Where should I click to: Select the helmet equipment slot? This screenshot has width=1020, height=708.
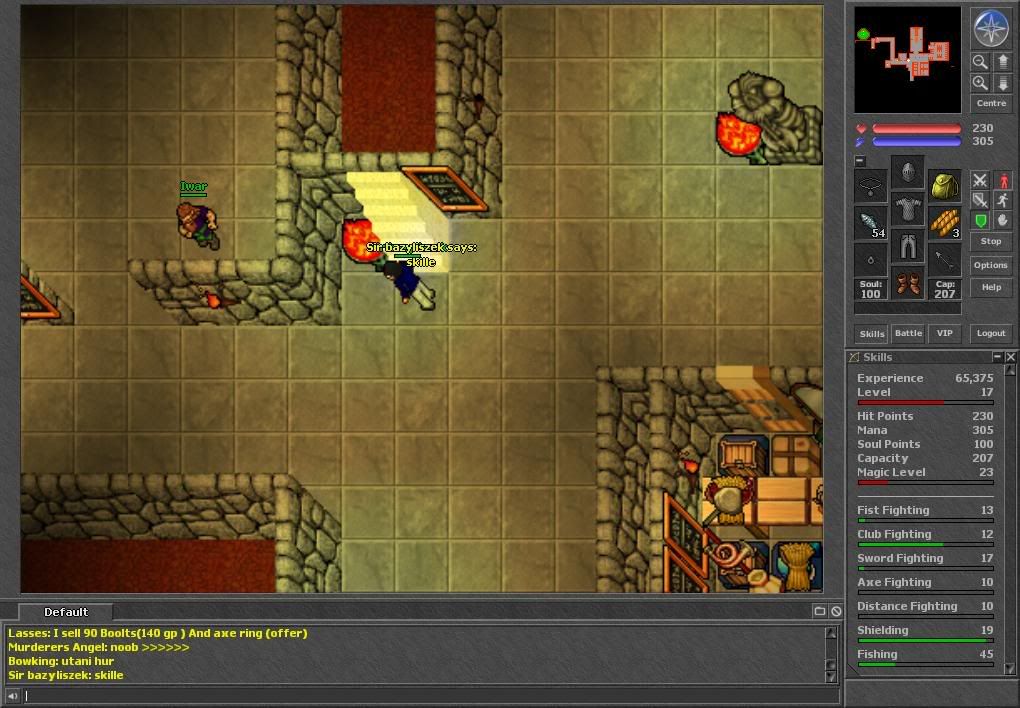point(907,173)
